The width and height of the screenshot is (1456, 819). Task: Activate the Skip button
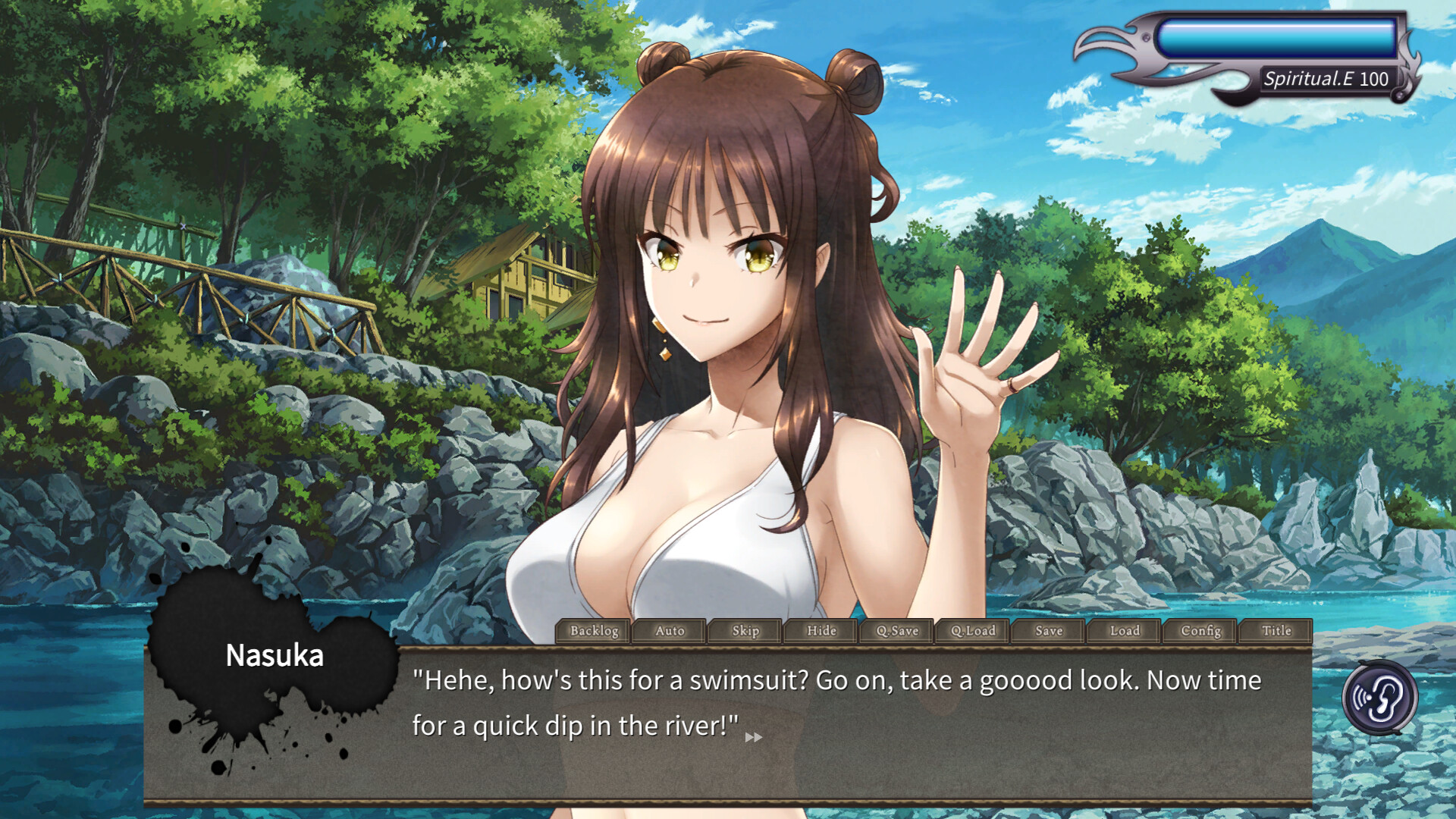coord(745,631)
